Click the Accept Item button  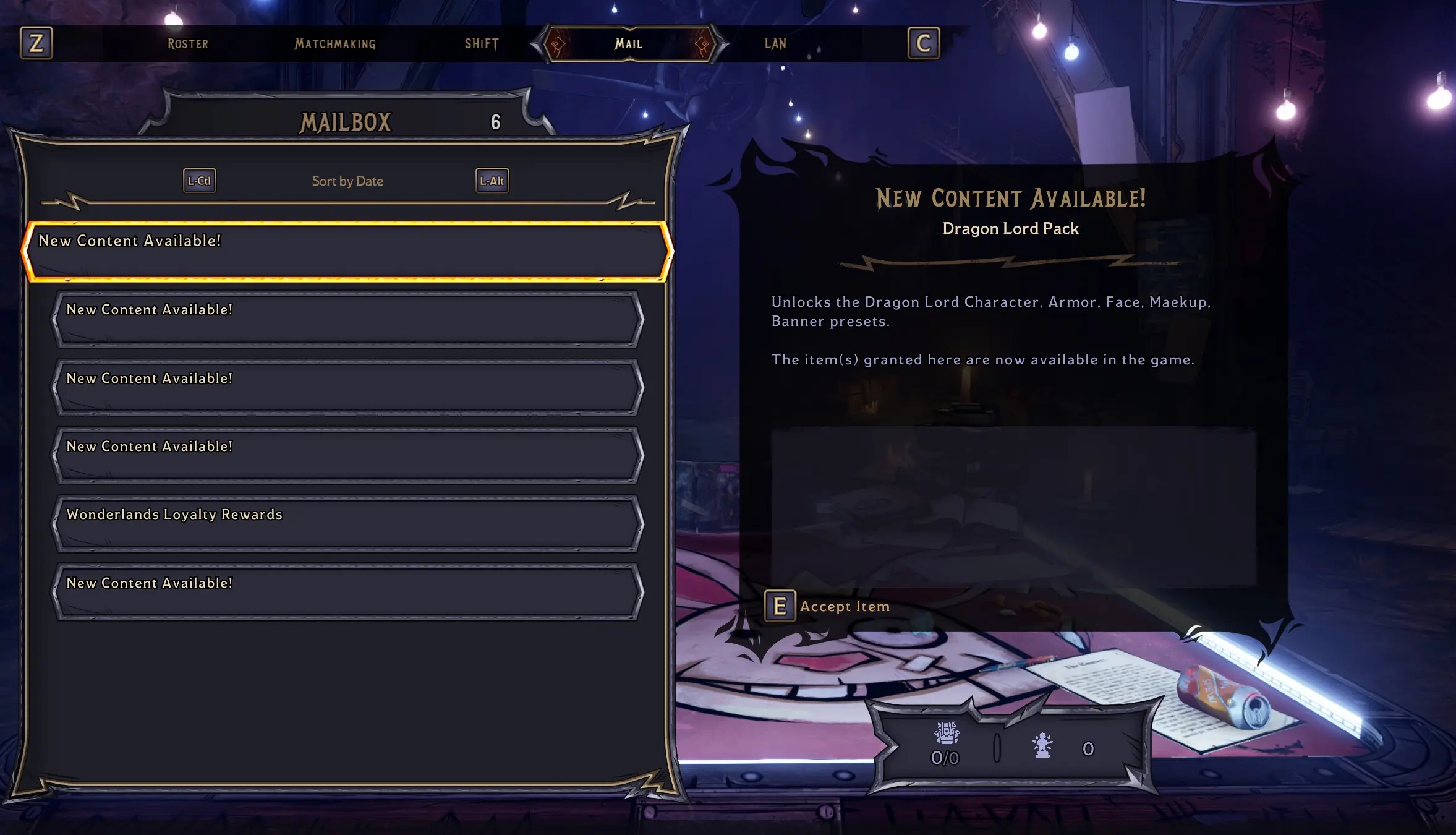pyautogui.click(x=844, y=606)
